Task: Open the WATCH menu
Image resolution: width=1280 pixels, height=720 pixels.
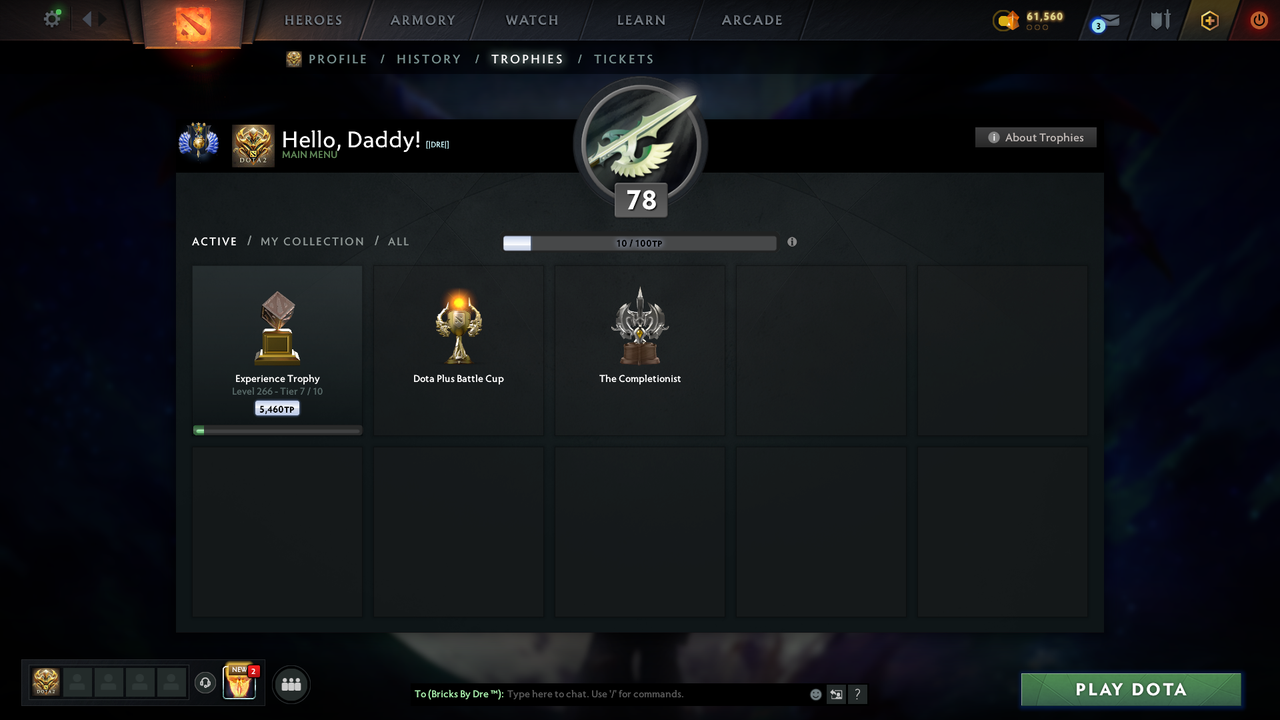Action: (531, 20)
